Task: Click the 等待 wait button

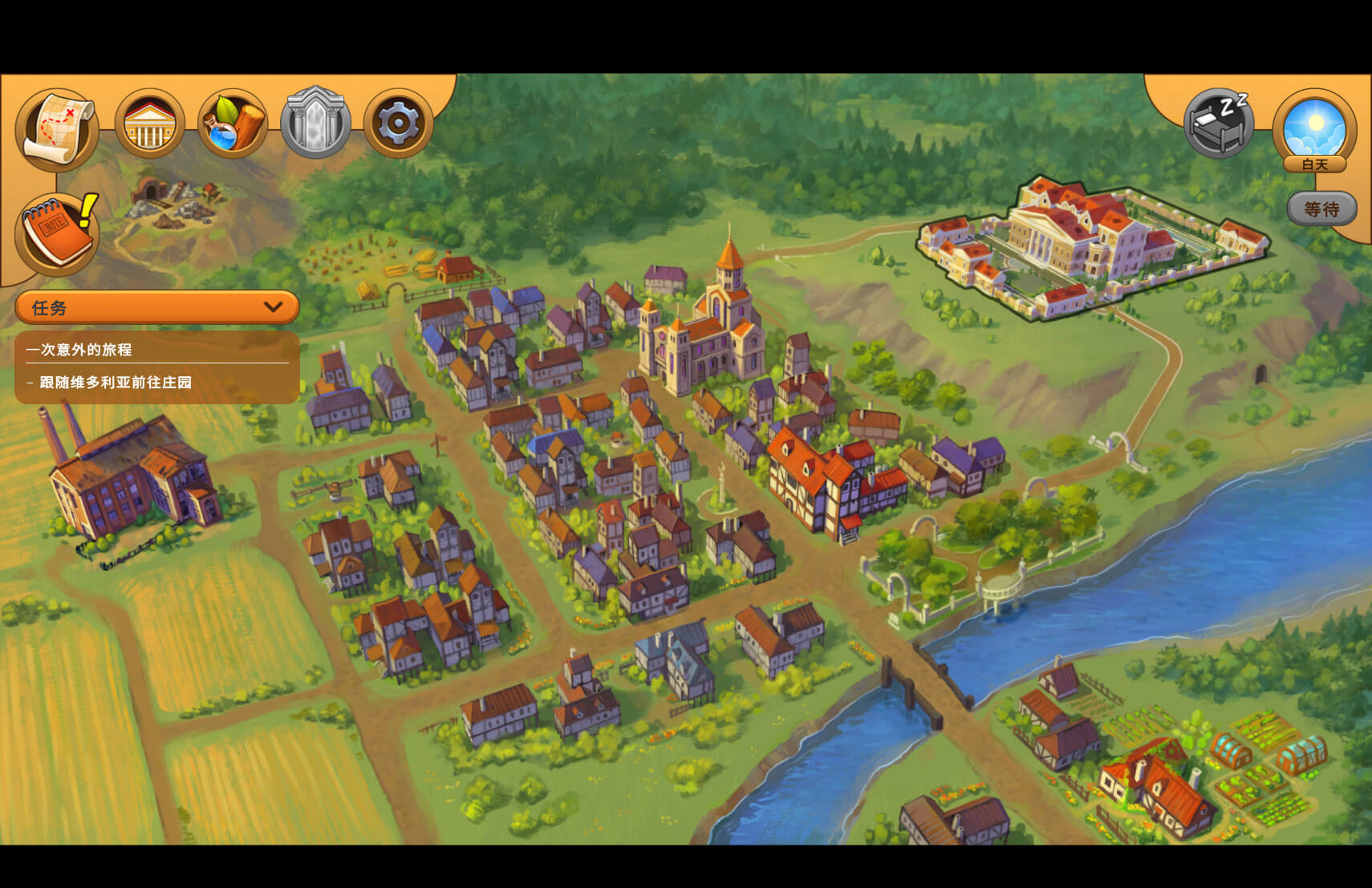Action: coord(1321,209)
